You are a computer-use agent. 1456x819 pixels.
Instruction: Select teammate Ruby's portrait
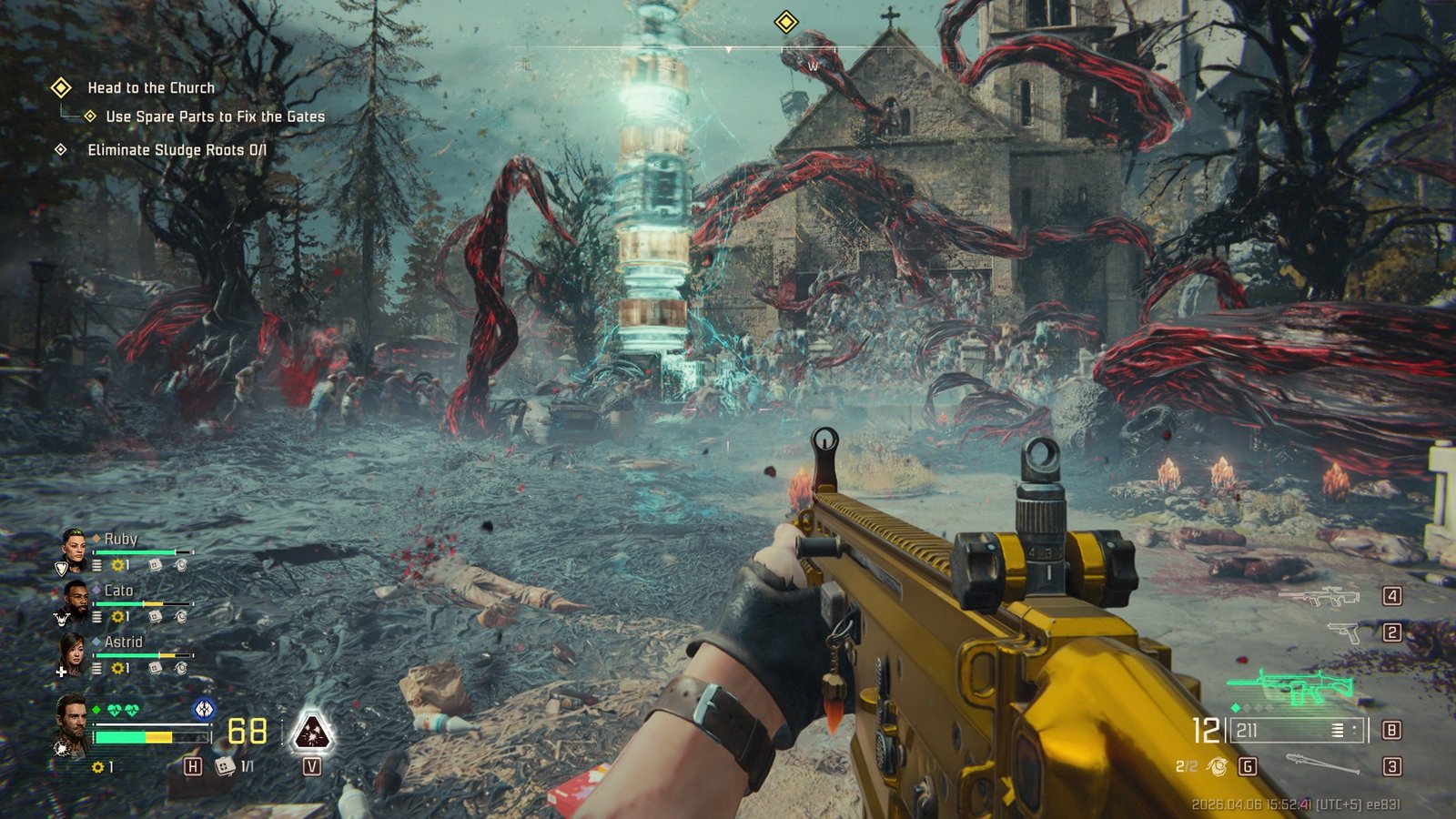[75, 547]
